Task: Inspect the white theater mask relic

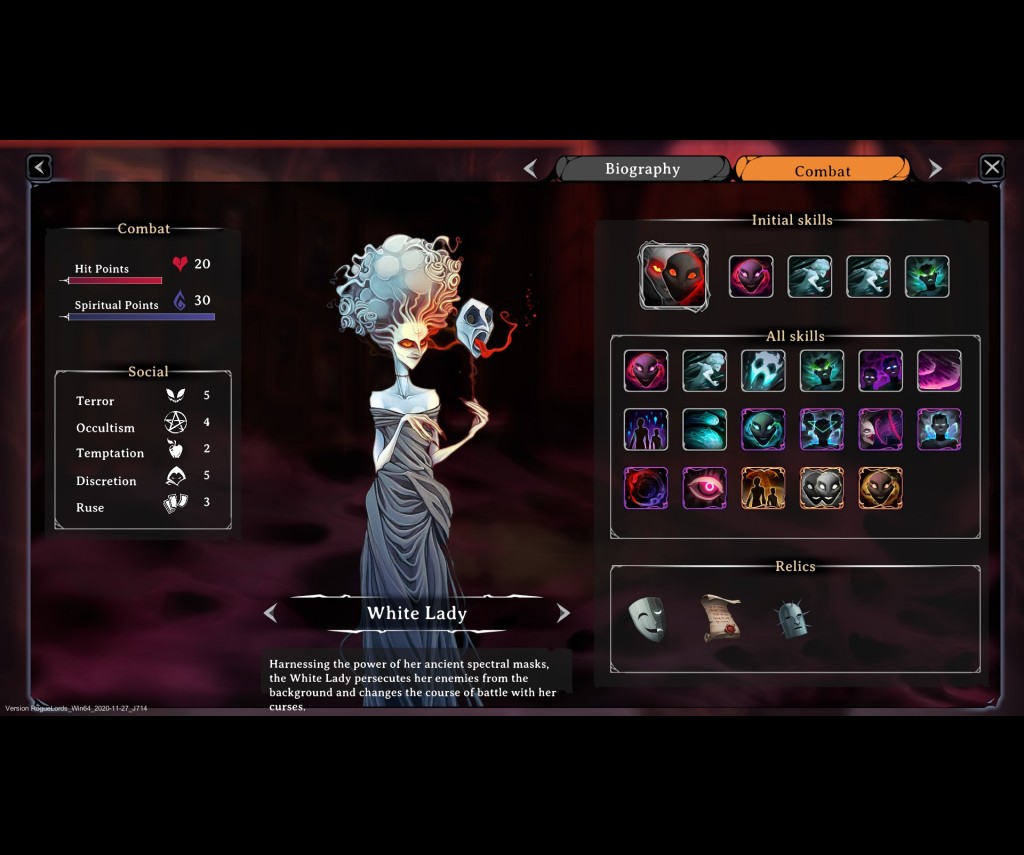Action: [646, 618]
